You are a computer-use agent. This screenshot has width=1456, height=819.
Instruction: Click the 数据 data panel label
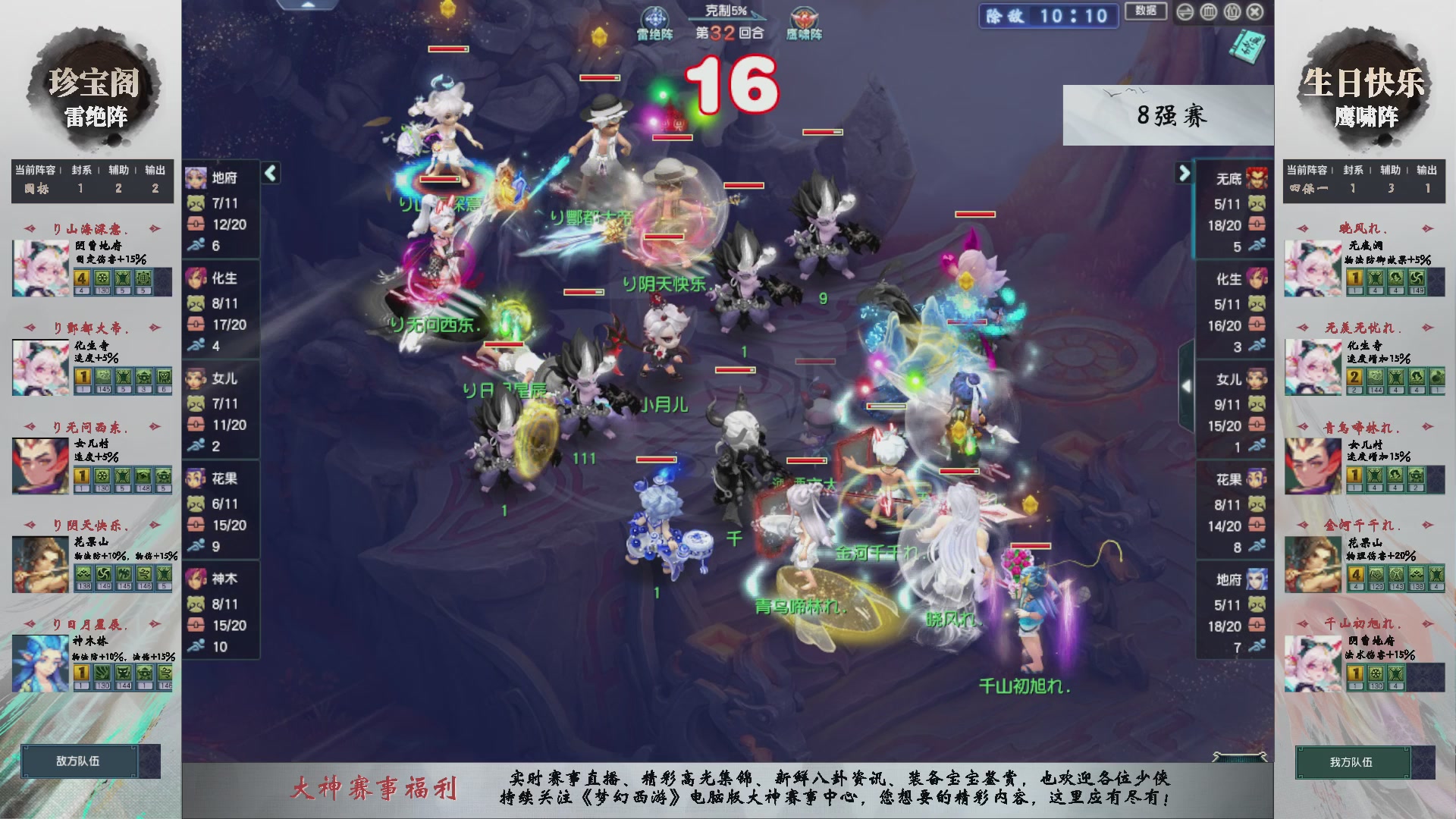tap(1145, 11)
